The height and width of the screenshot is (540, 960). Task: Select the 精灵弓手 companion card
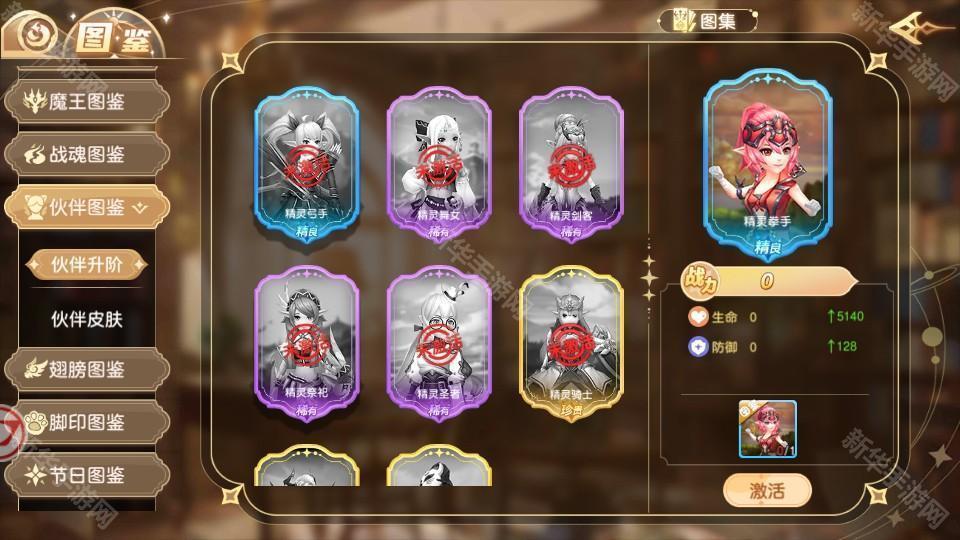pos(307,167)
